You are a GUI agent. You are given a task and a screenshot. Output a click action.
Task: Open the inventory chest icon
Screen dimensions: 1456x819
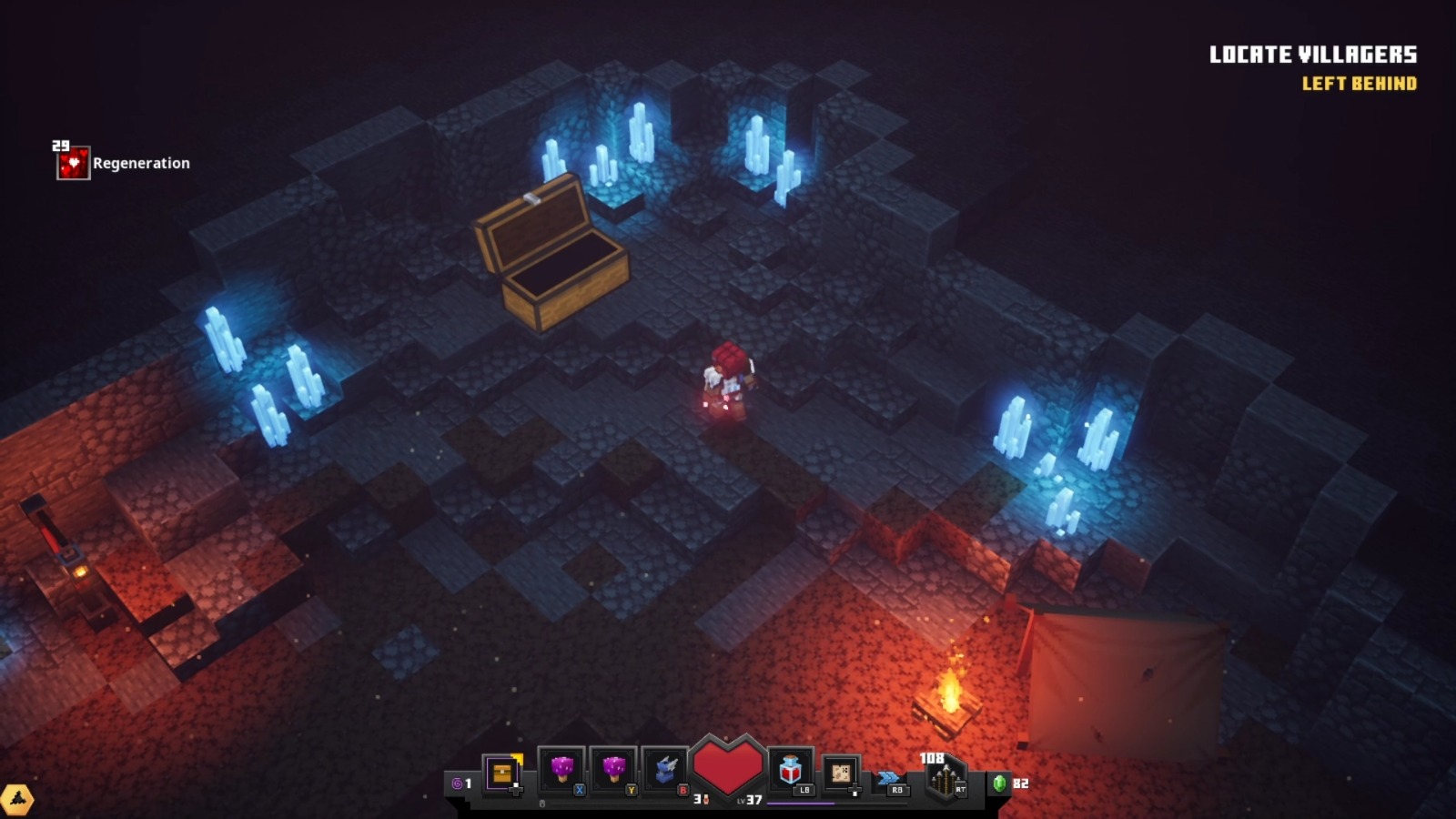pyautogui.click(x=501, y=773)
